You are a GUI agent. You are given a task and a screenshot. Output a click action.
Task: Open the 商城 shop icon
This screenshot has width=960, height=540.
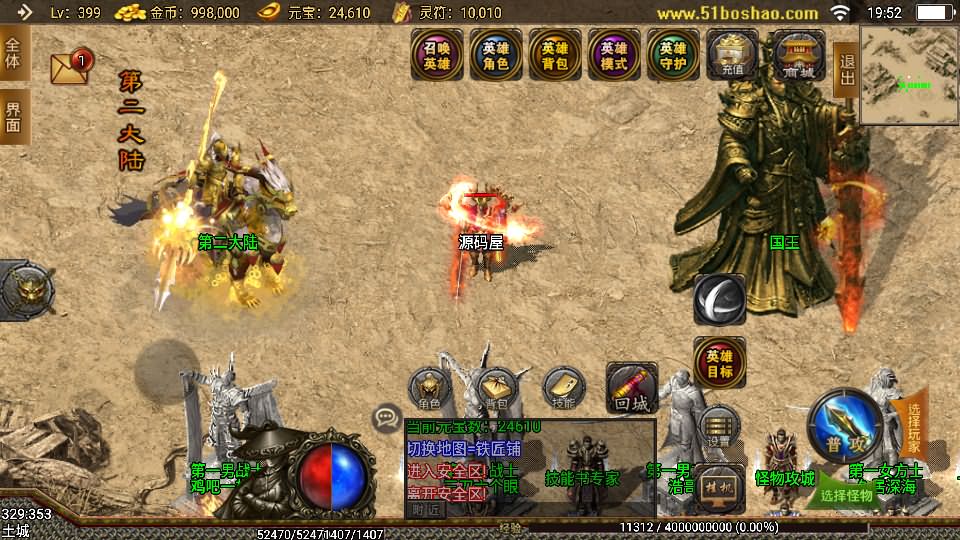pos(798,56)
